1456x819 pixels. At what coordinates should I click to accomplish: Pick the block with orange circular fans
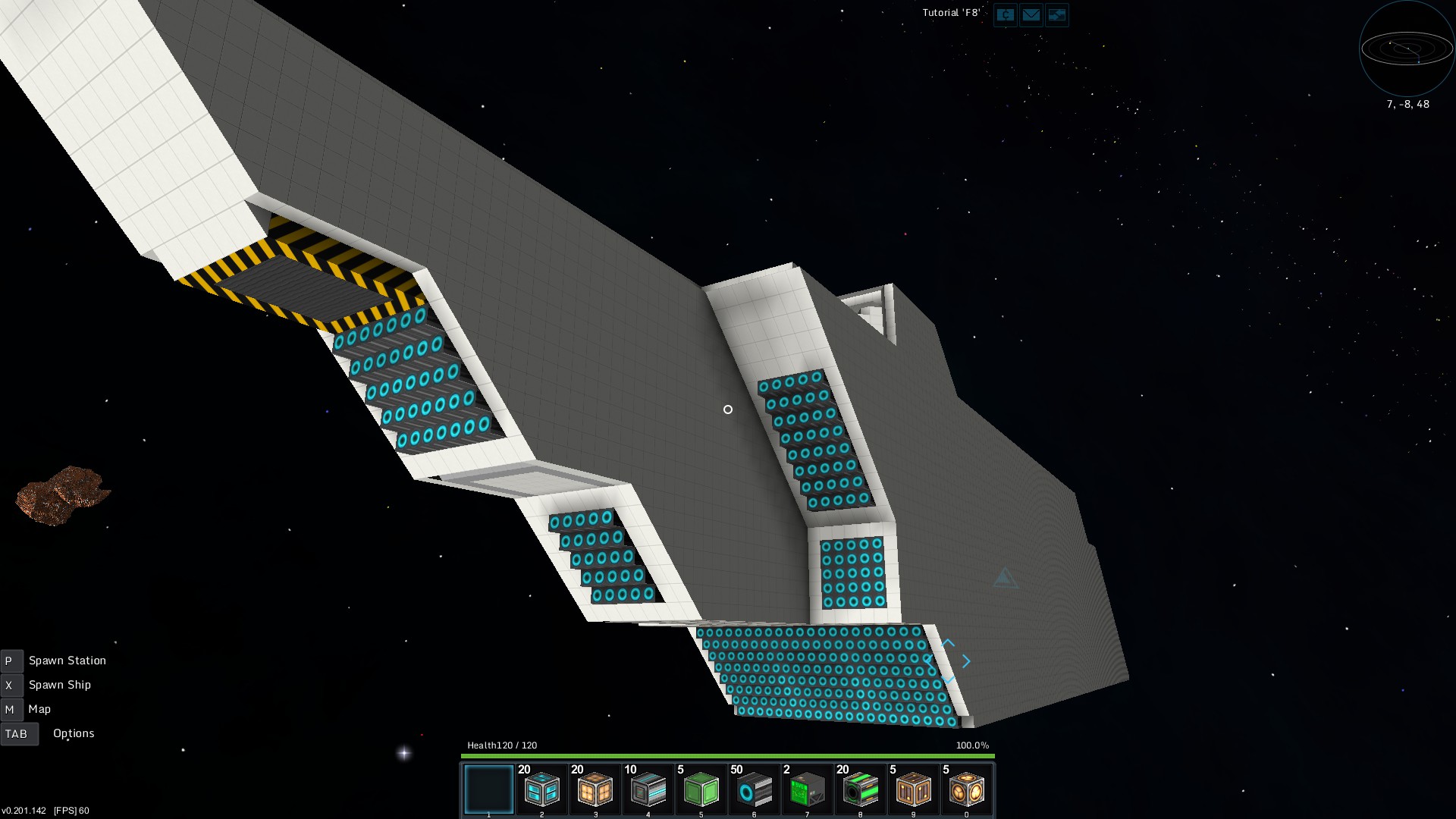click(x=966, y=790)
